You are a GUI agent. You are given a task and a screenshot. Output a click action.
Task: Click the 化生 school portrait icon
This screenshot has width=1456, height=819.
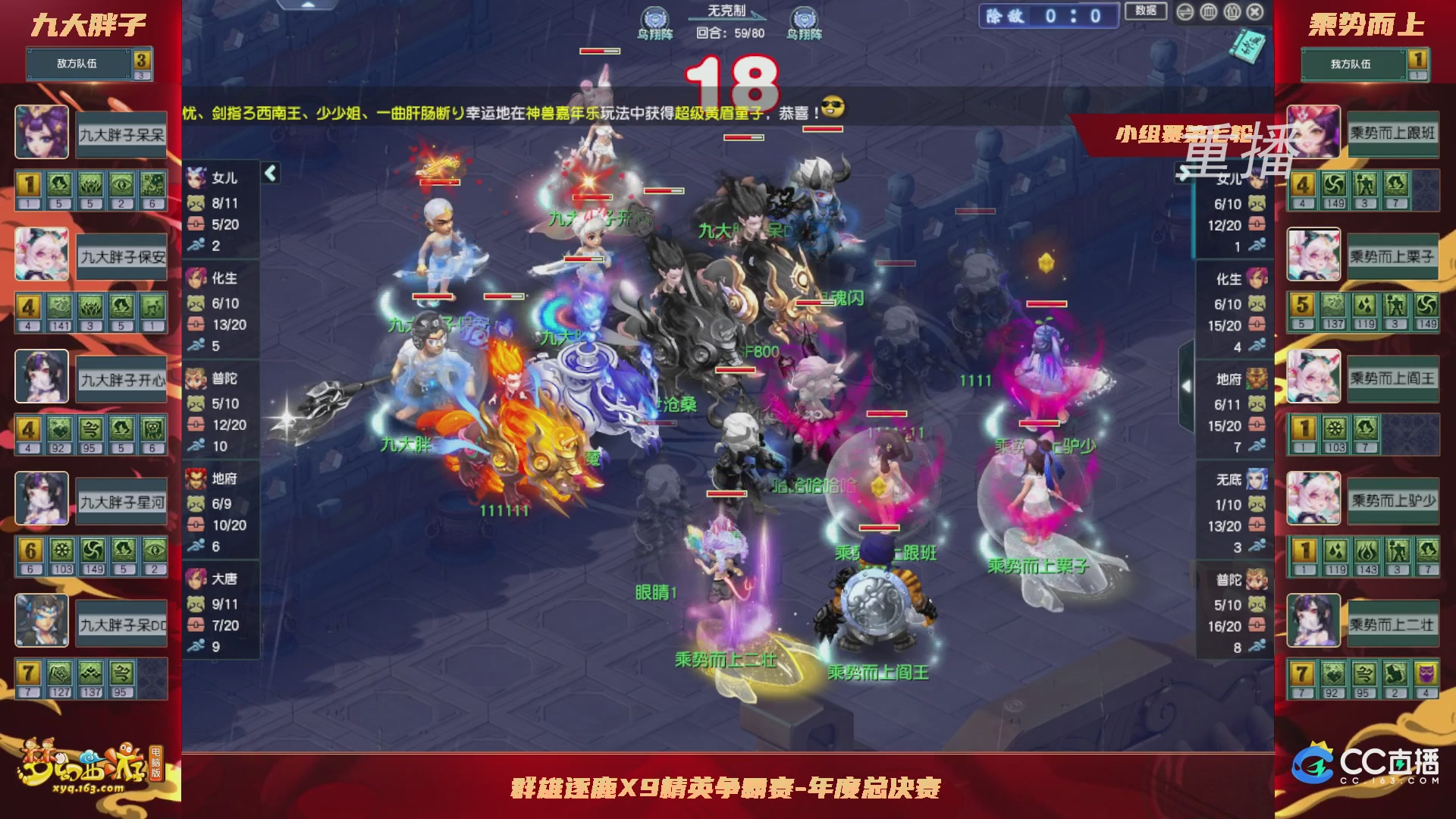pyautogui.click(x=196, y=279)
